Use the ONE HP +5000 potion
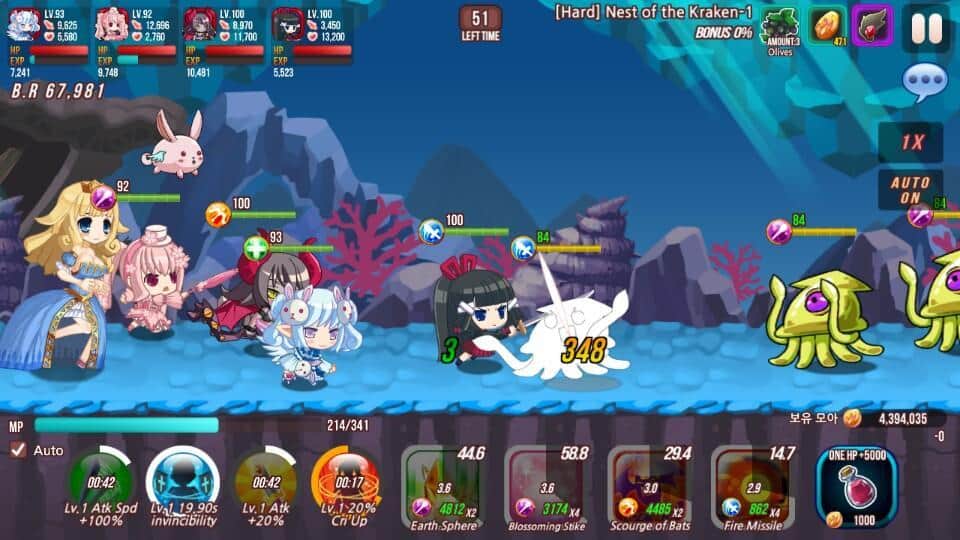 click(857, 485)
